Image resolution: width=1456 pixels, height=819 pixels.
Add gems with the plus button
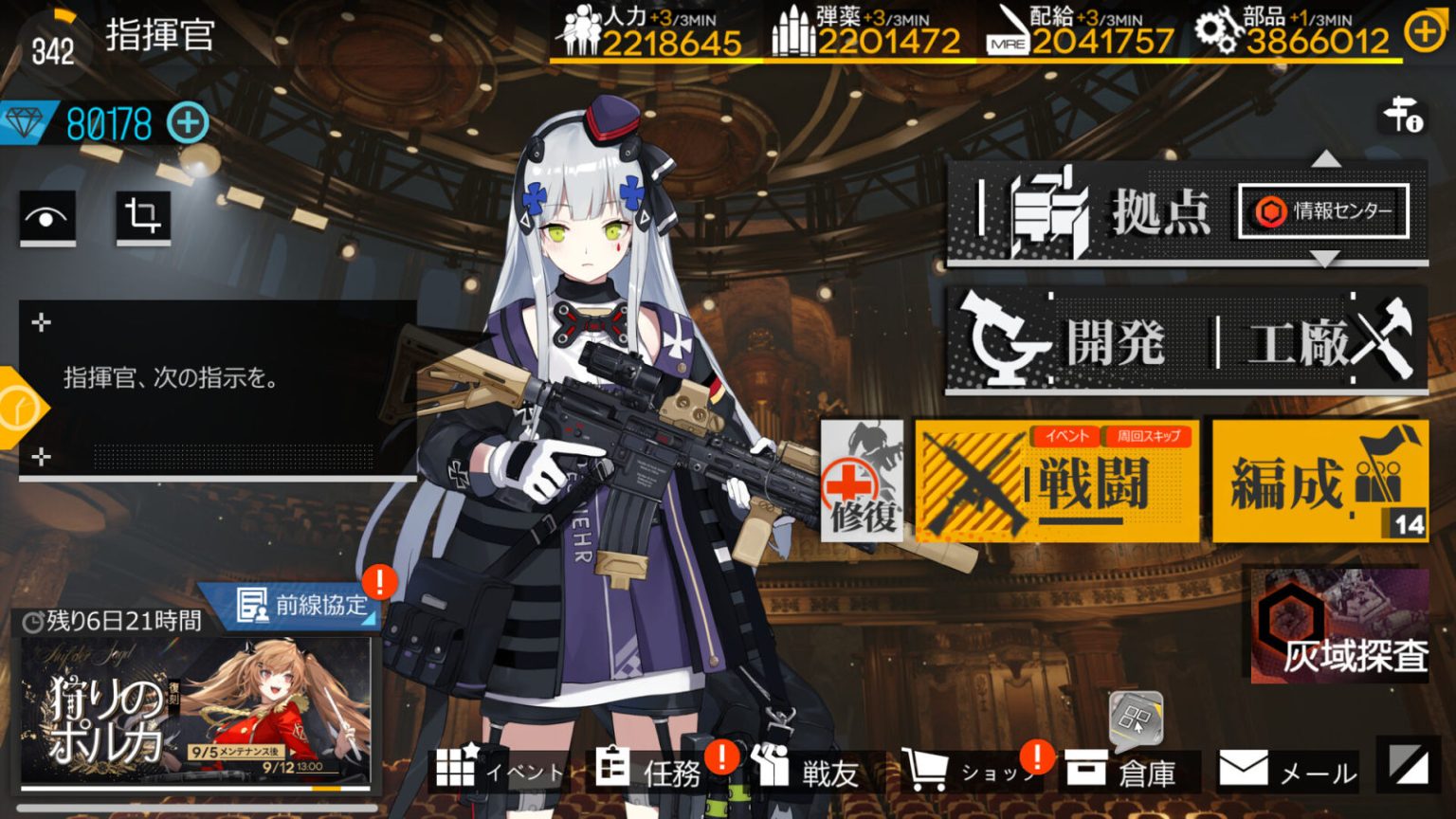click(x=188, y=121)
